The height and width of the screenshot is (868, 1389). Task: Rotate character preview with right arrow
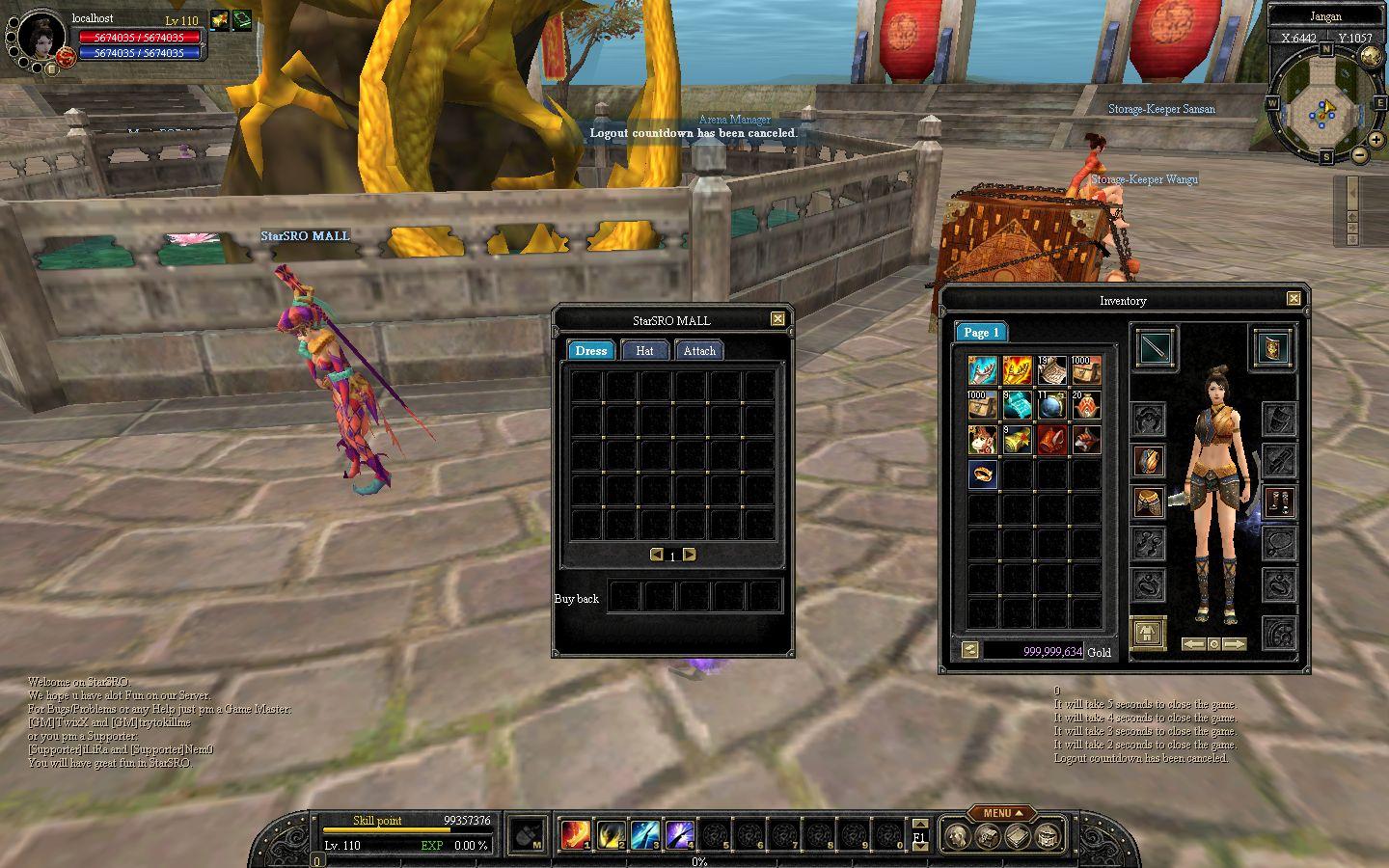coord(1235,643)
